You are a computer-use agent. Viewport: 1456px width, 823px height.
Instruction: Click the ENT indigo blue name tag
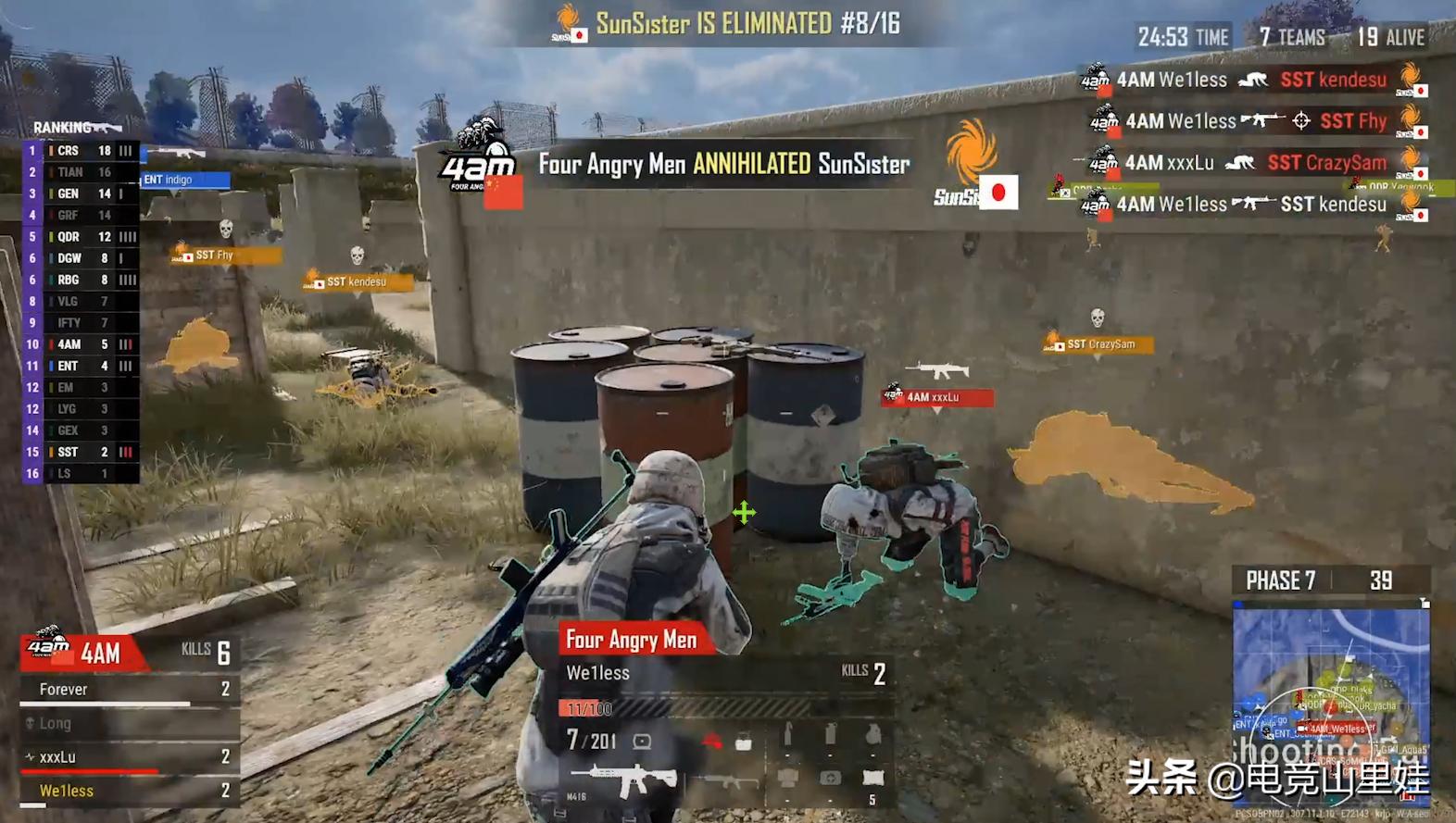pos(184,180)
